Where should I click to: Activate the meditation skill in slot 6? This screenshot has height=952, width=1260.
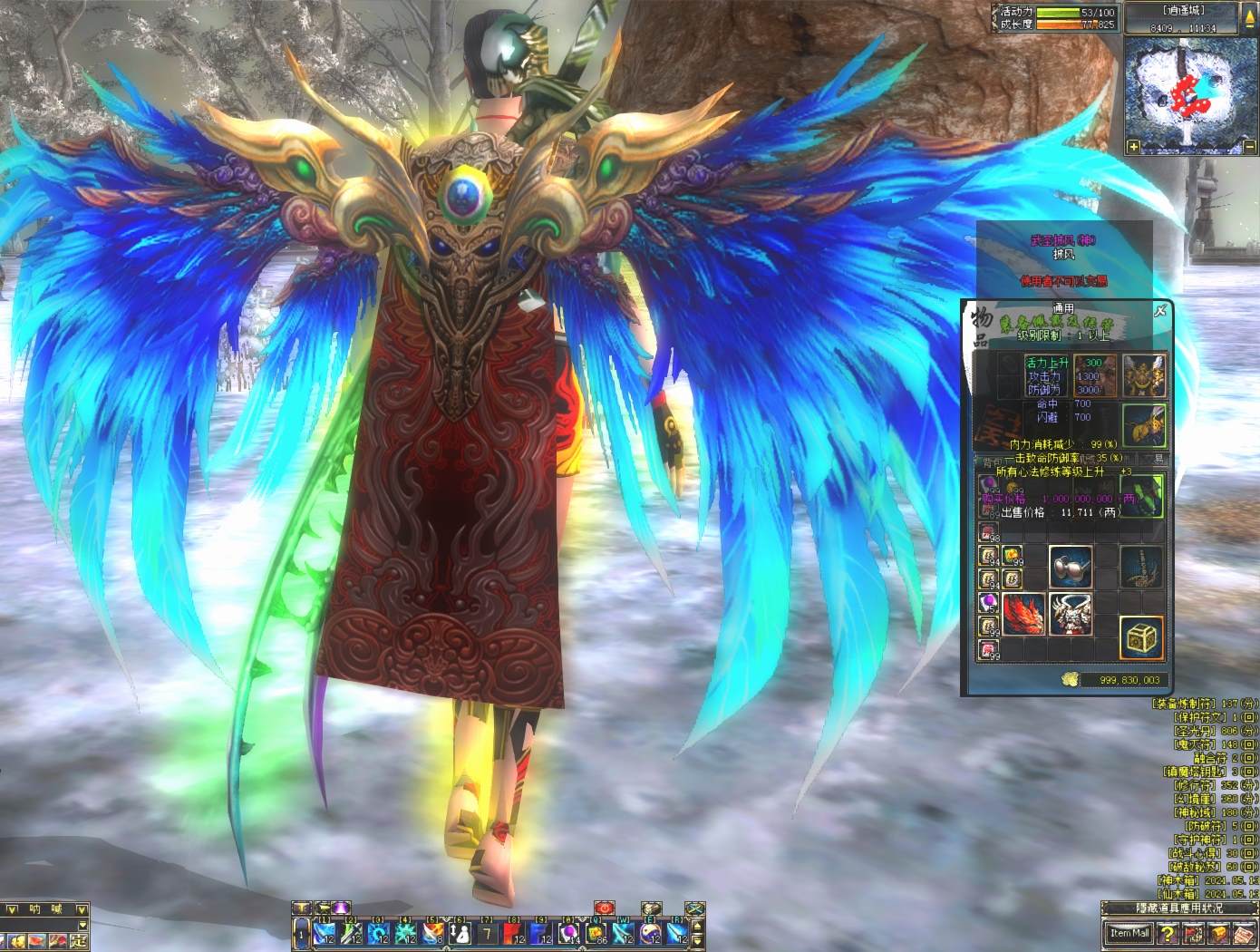pos(460,932)
